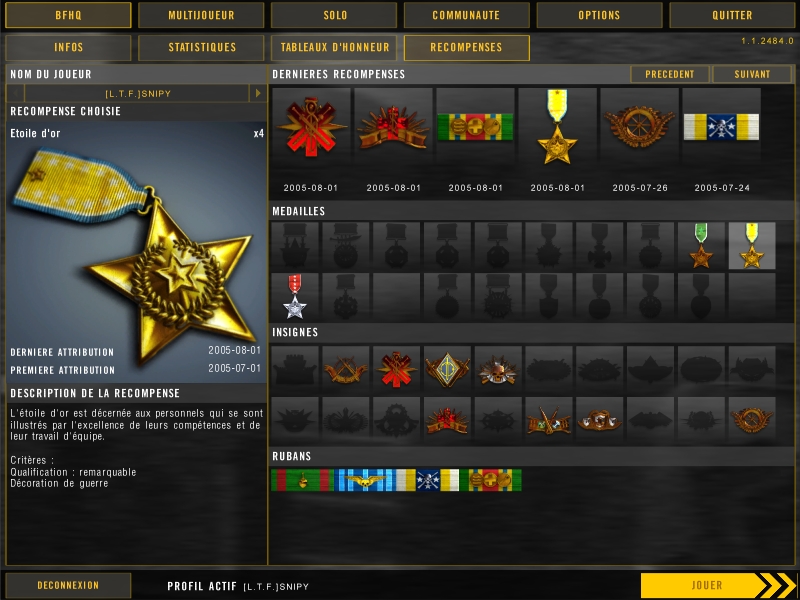
Task: Go to next awards with Suivant
Action: (752, 74)
